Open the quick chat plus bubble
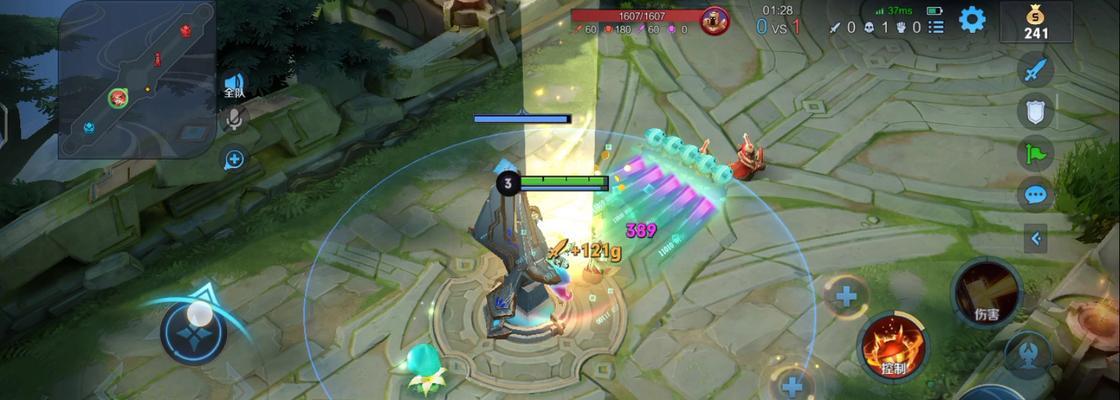This screenshot has height=400, width=1120. pyautogui.click(x=234, y=159)
